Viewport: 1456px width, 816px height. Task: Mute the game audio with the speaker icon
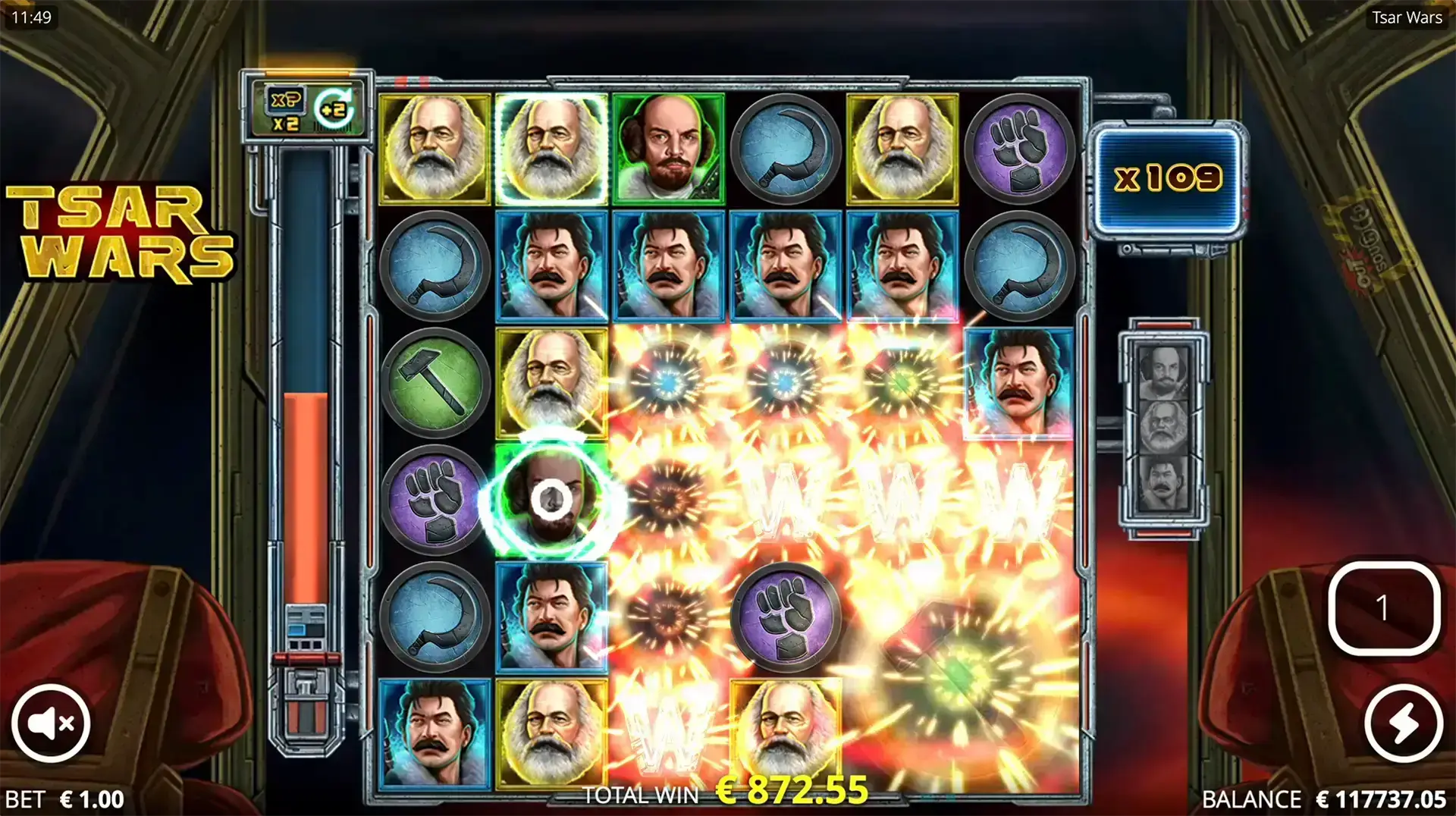(51, 723)
